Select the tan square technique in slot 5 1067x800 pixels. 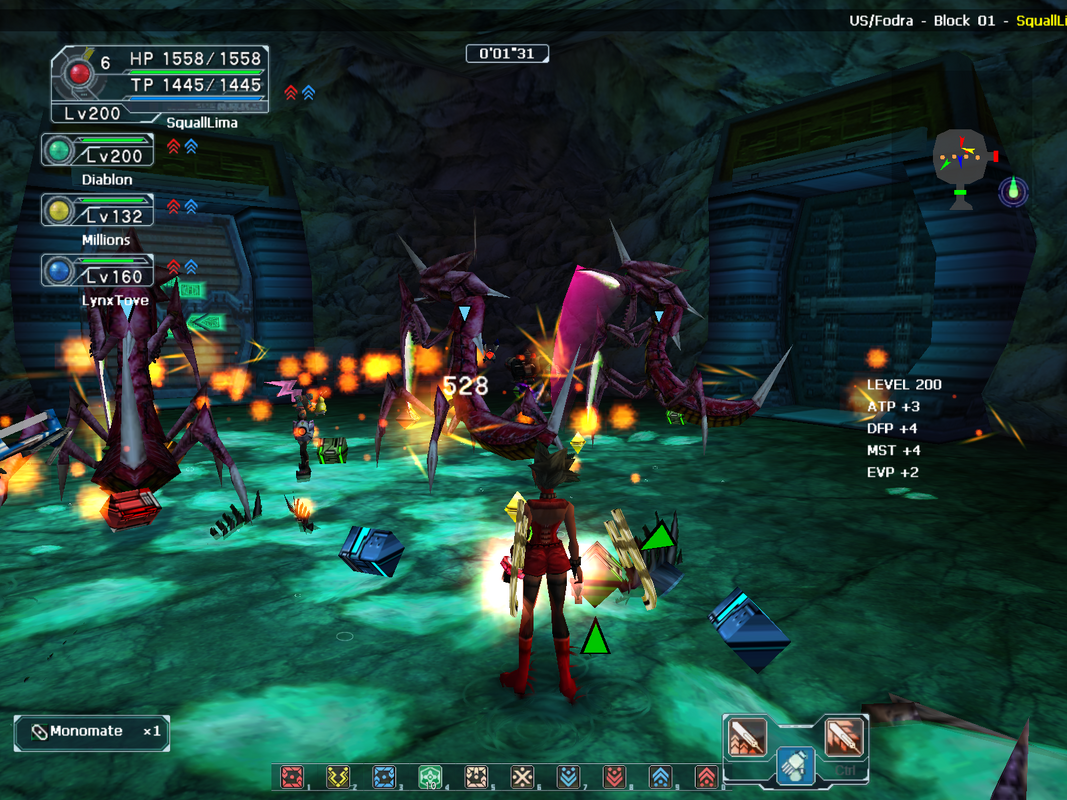click(476, 777)
